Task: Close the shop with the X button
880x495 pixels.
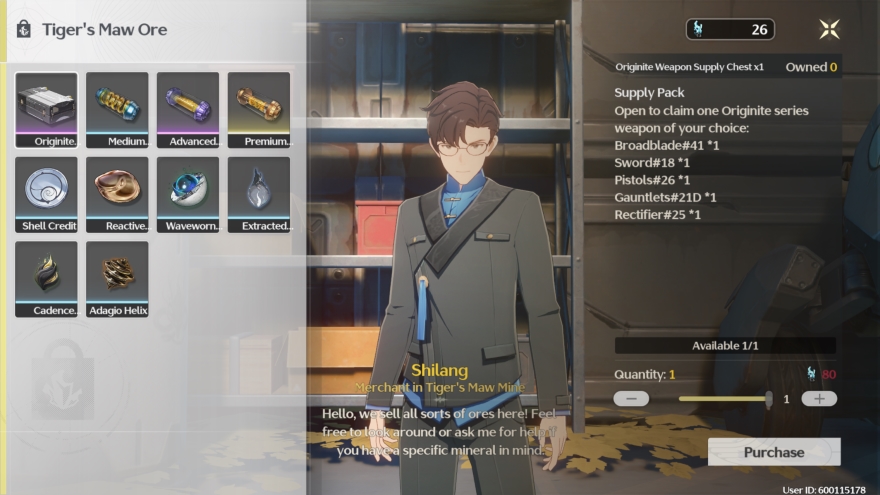Action: 829,29
